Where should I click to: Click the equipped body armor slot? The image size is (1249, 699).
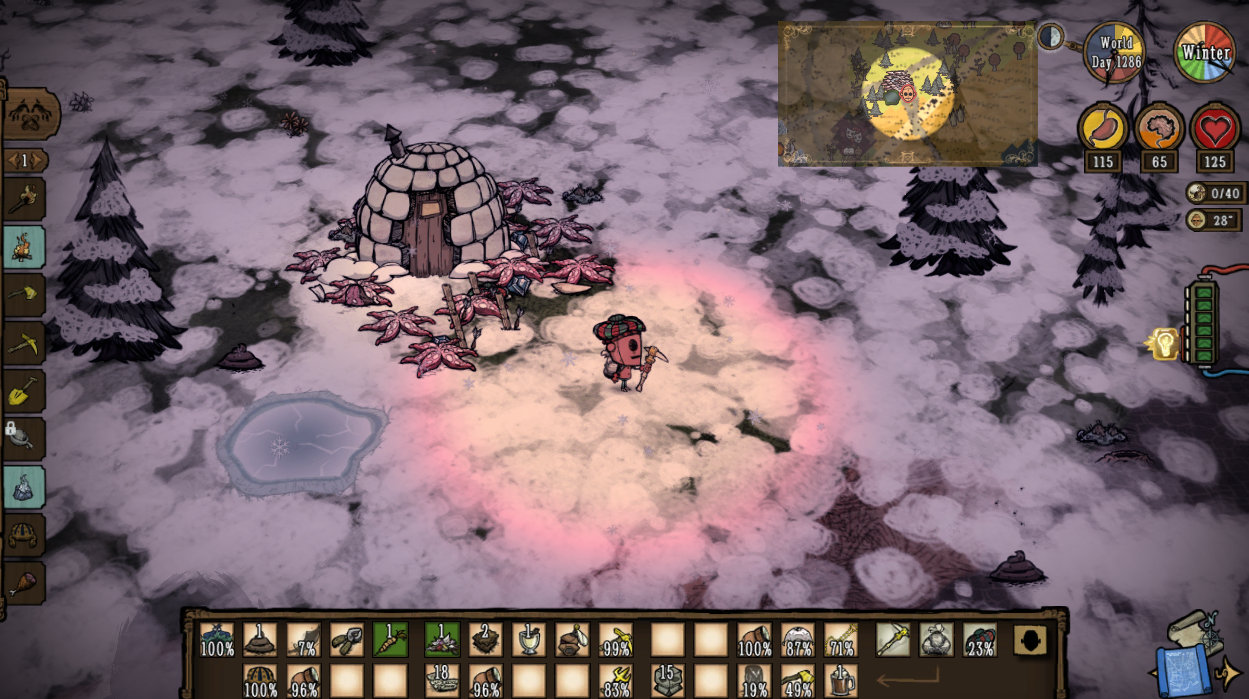(936, 639)
